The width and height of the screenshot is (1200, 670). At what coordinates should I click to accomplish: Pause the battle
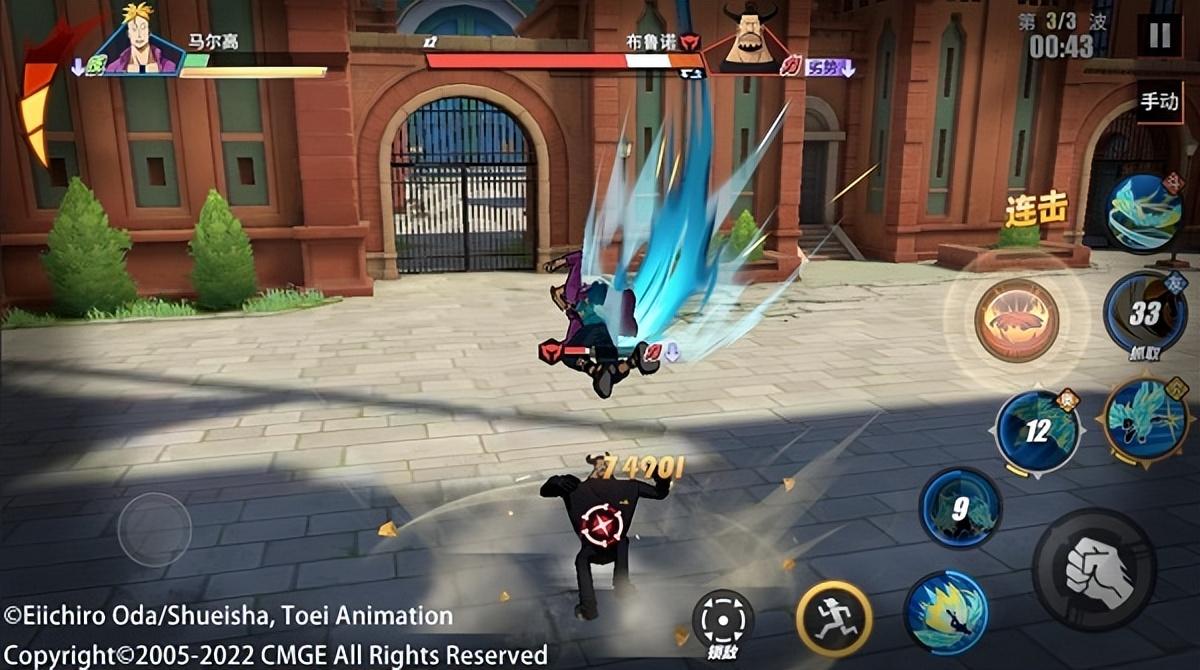coord(1159,36)
